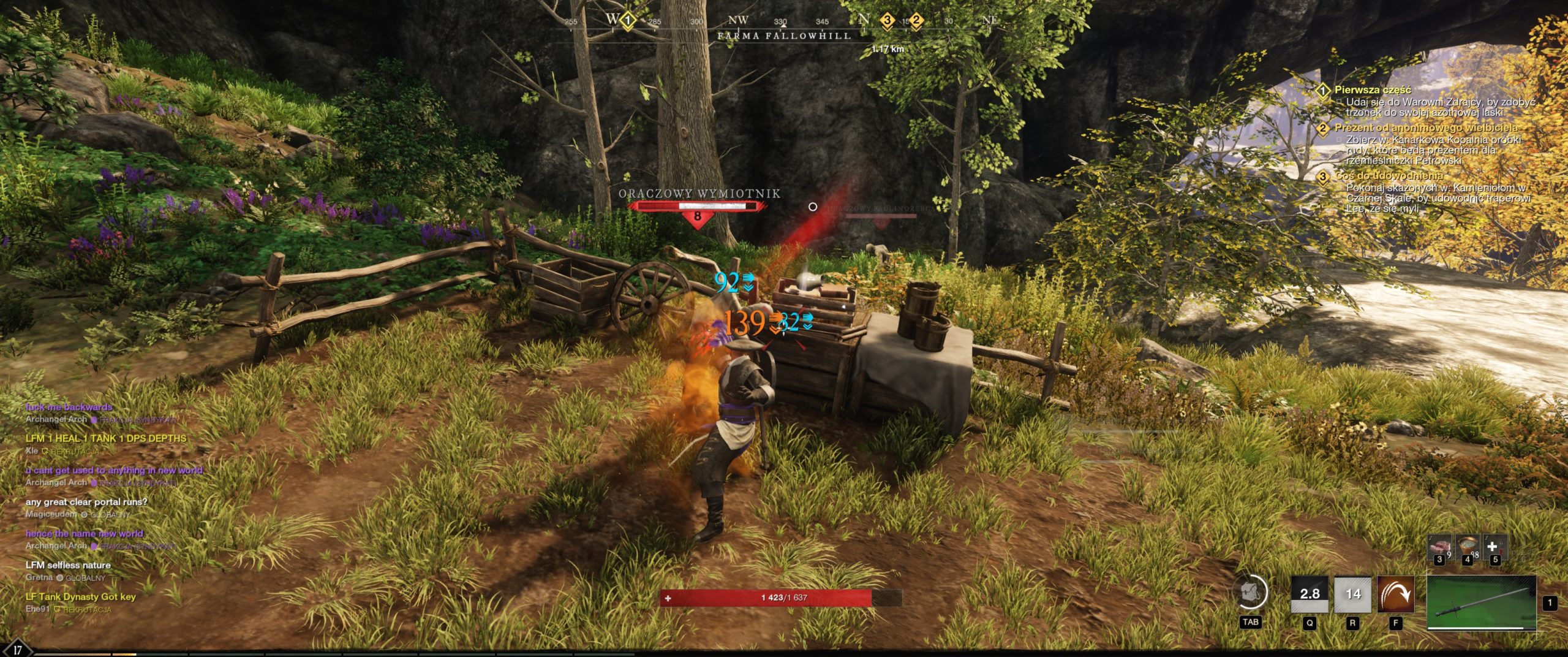Open the 'LFM 1 HEAL 1 TANK 1 DPS DEPTHS' chat message
1568x657 pixels.
click(x=105, y=439)
